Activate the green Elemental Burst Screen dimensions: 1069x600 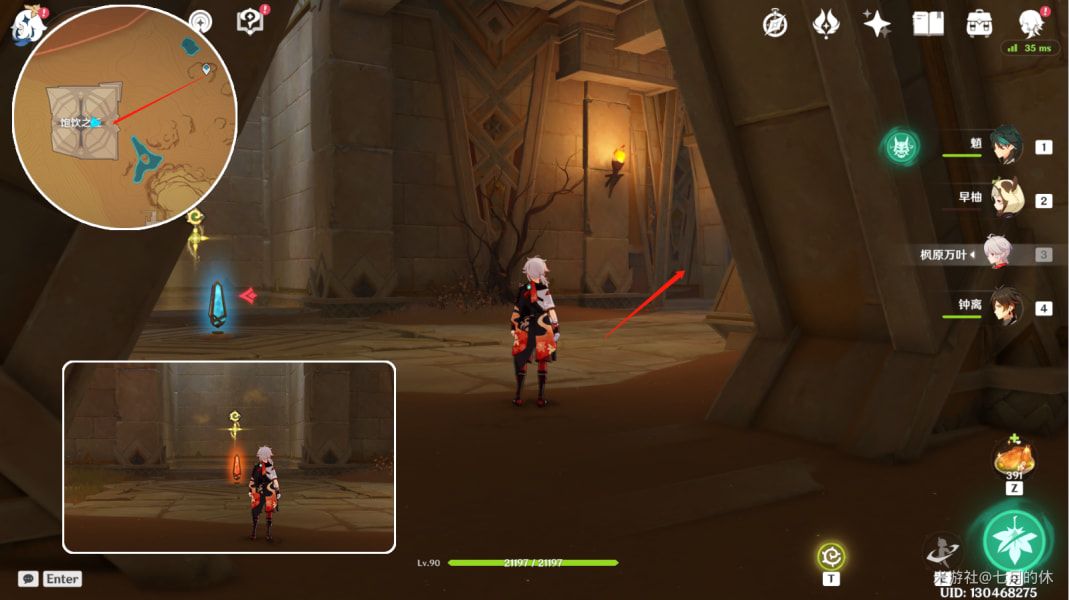[1014, 541]
